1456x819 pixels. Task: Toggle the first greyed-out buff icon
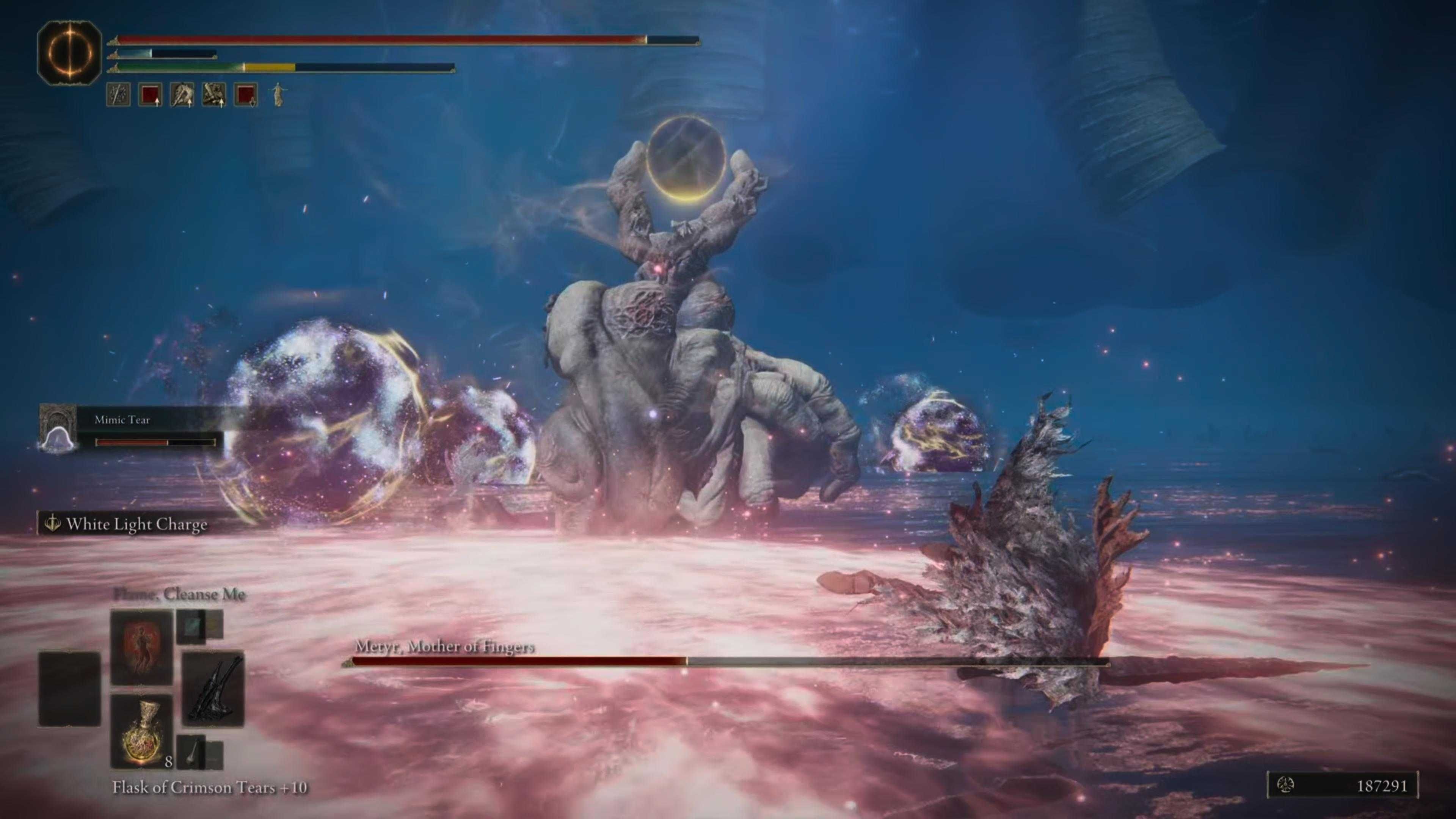pos(119,95)
